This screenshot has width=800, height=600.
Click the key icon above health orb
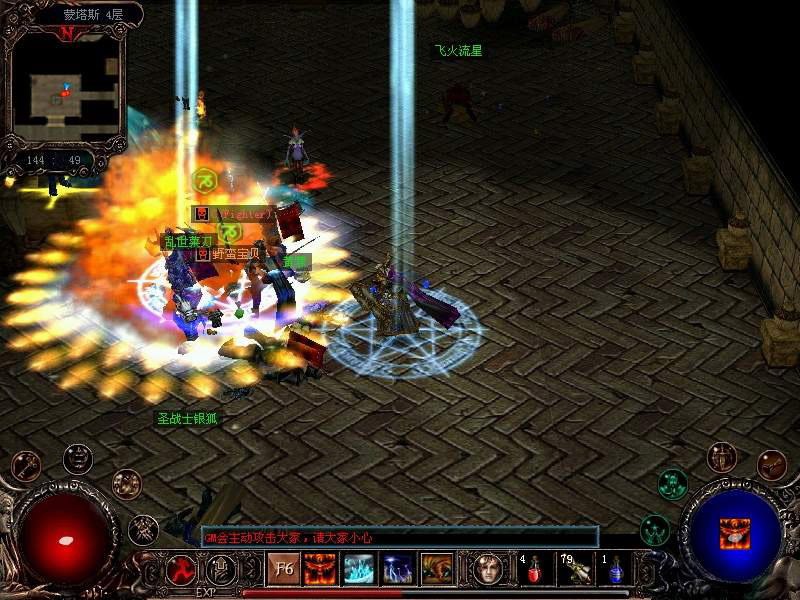(27, 465)
